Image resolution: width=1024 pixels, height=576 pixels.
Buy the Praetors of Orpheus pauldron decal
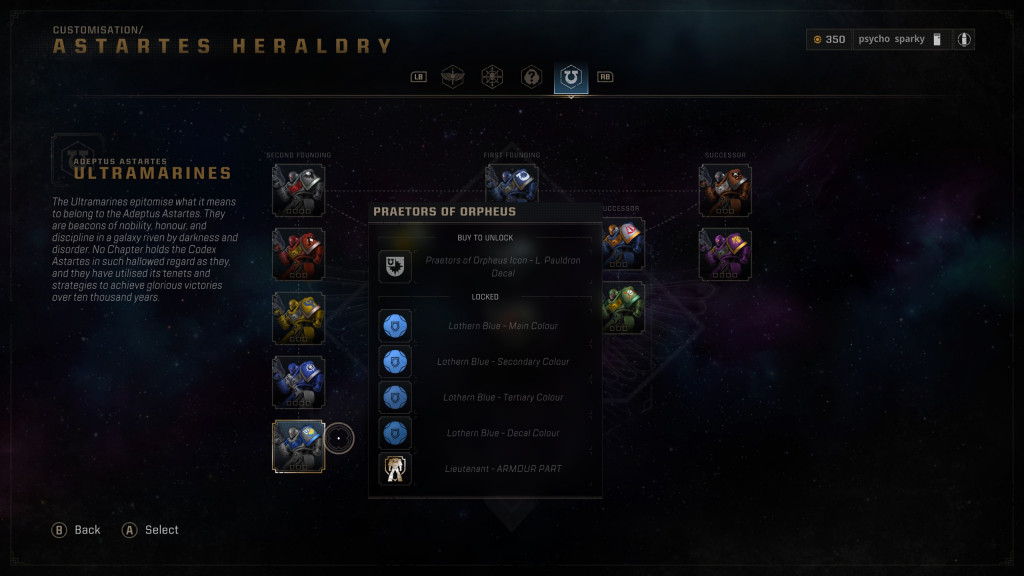tap(395, 267)
